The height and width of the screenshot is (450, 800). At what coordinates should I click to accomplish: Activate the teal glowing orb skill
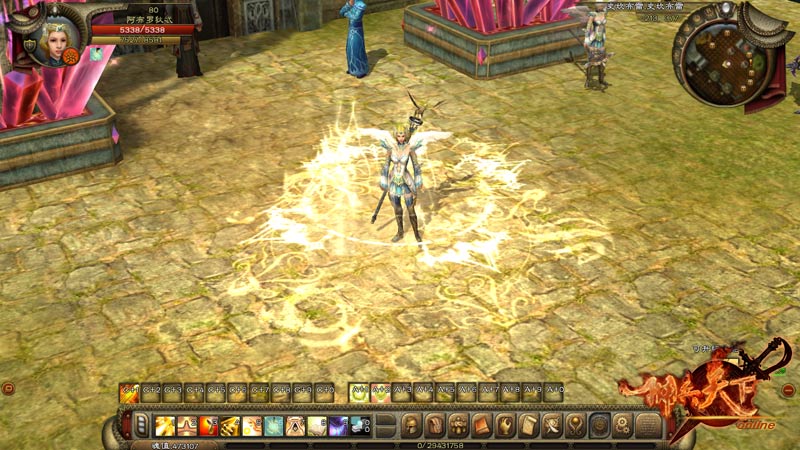tap(273, 425)
